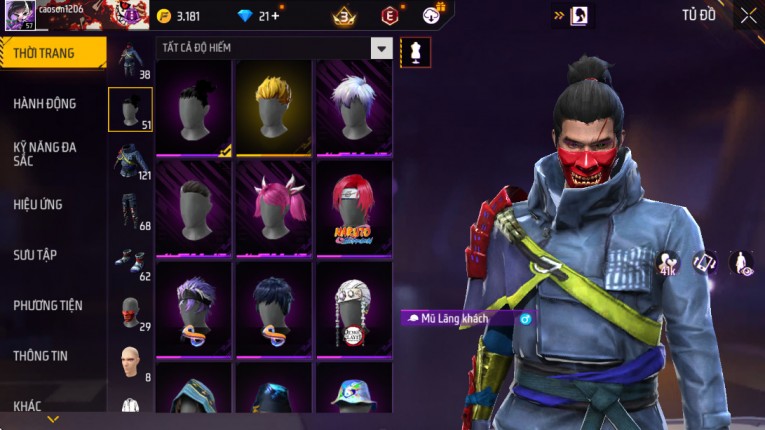Select the red mask category with 29 items
This screenshot has height=430, width=765.
coord(130,312)
